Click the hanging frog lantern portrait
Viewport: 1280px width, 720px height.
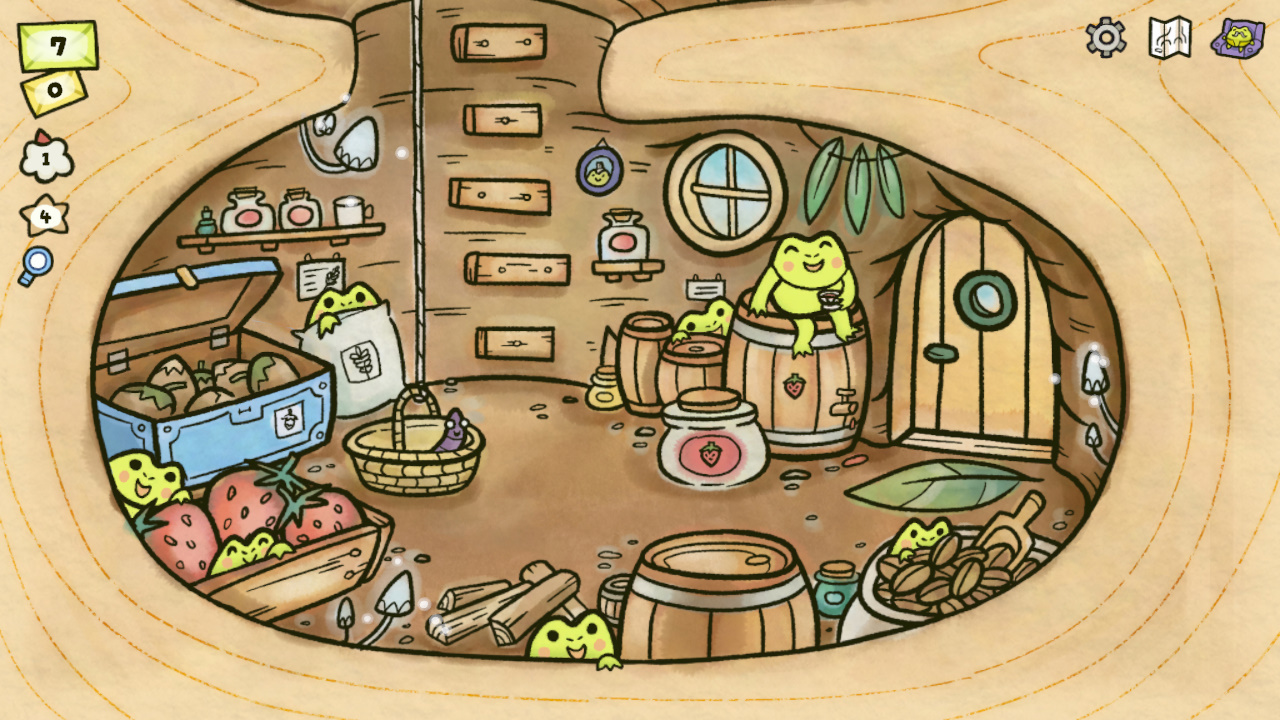(598, 172)
